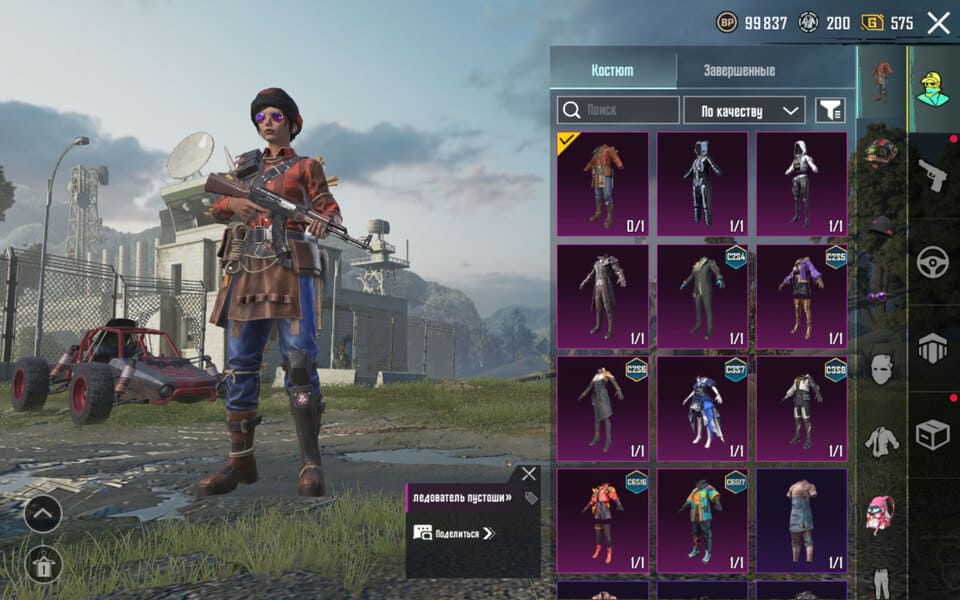This screenshot has width=960, height=600.
Task: Choose the white hooded costume
Action: coord(801,184)
